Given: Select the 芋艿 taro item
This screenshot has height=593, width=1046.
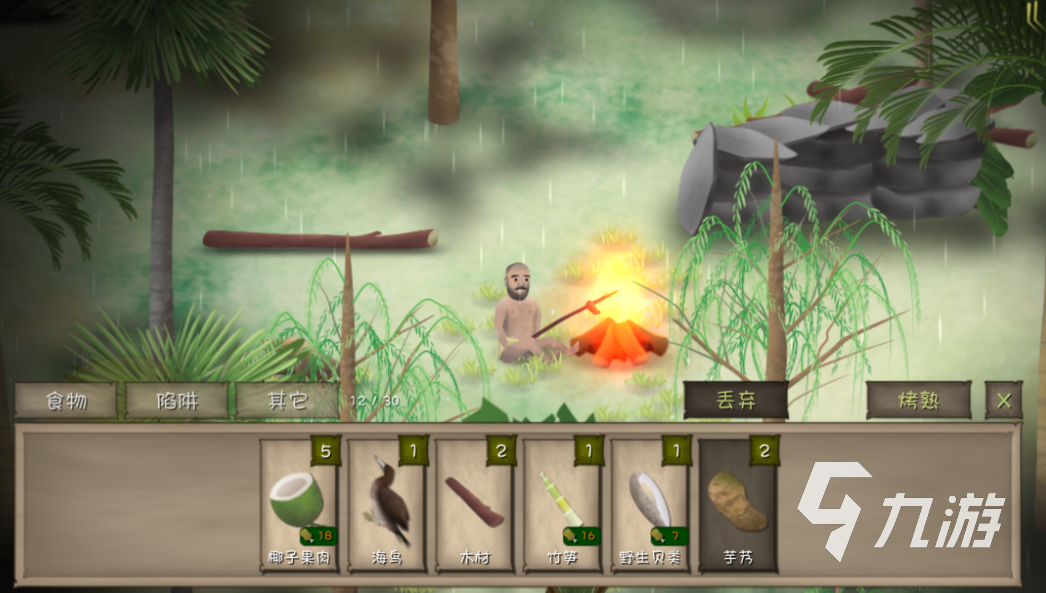Looking at the screenshot, I should (x=738, y=506).
